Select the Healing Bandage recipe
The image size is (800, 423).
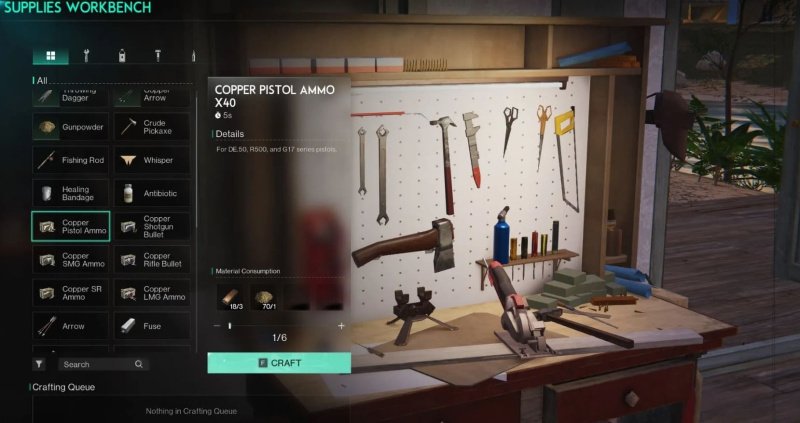coord(70,193)
